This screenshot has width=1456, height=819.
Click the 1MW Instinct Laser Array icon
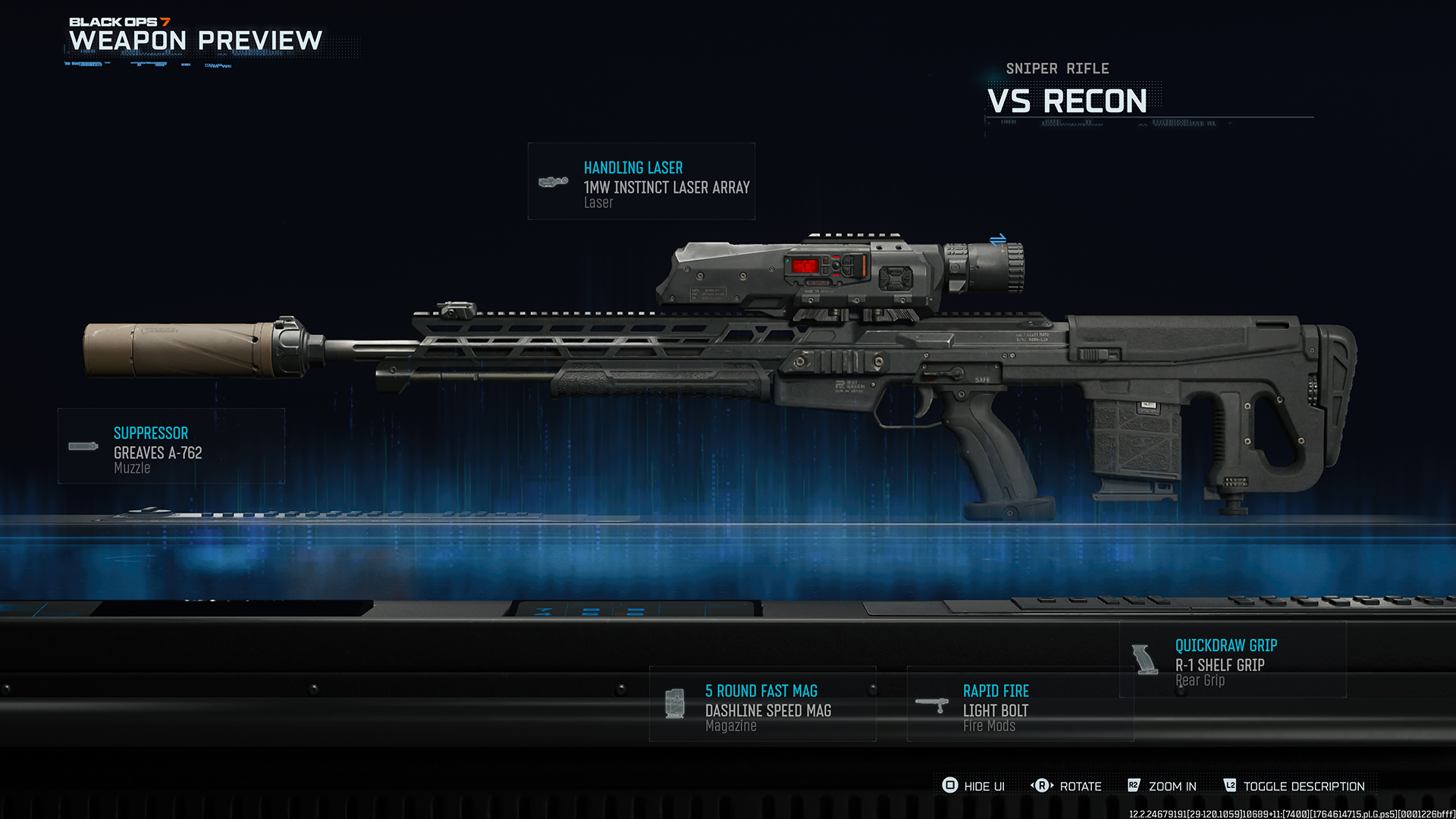pos(554,180)
